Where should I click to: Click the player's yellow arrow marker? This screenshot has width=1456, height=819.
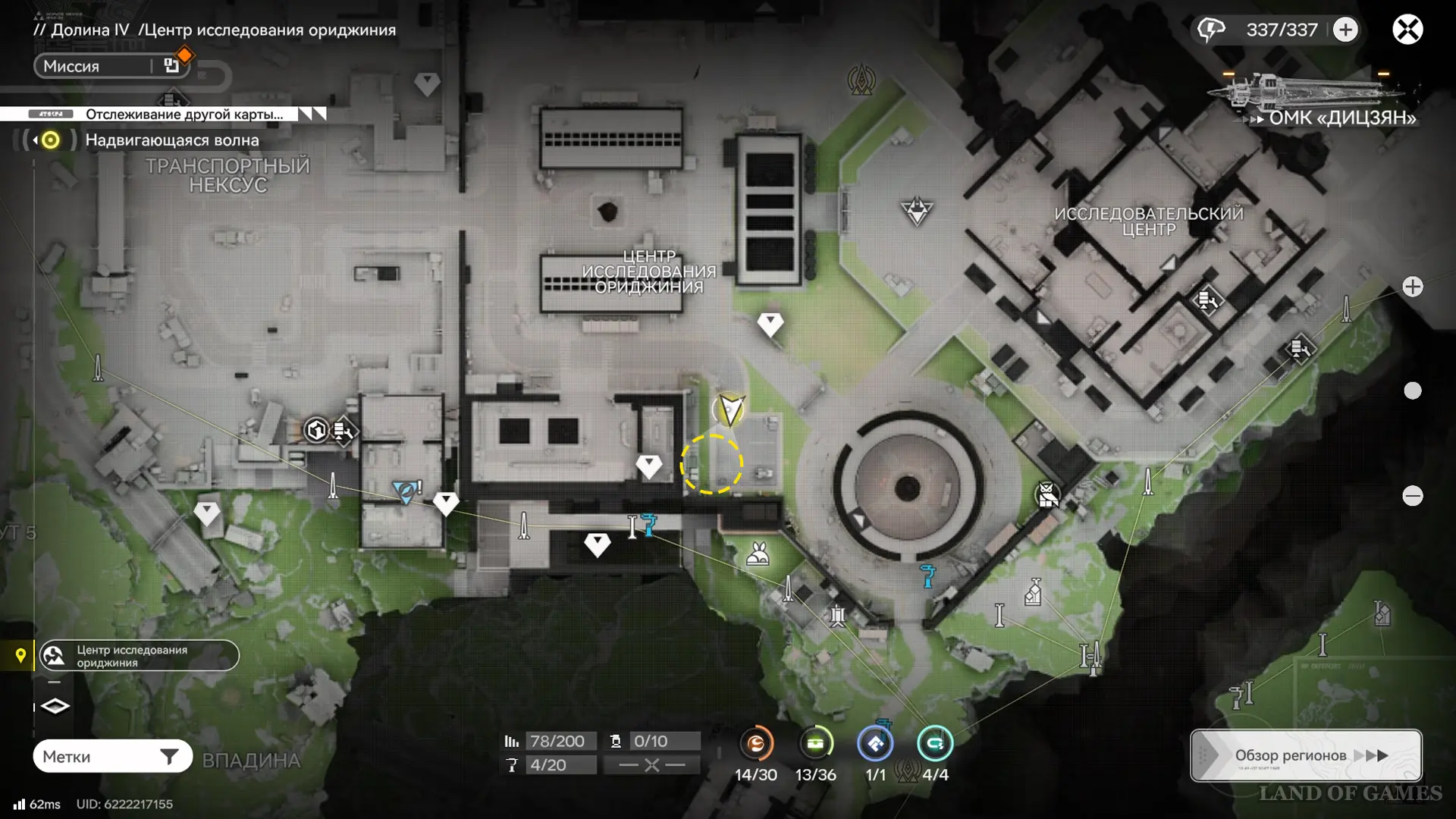(x=730, y=409)
